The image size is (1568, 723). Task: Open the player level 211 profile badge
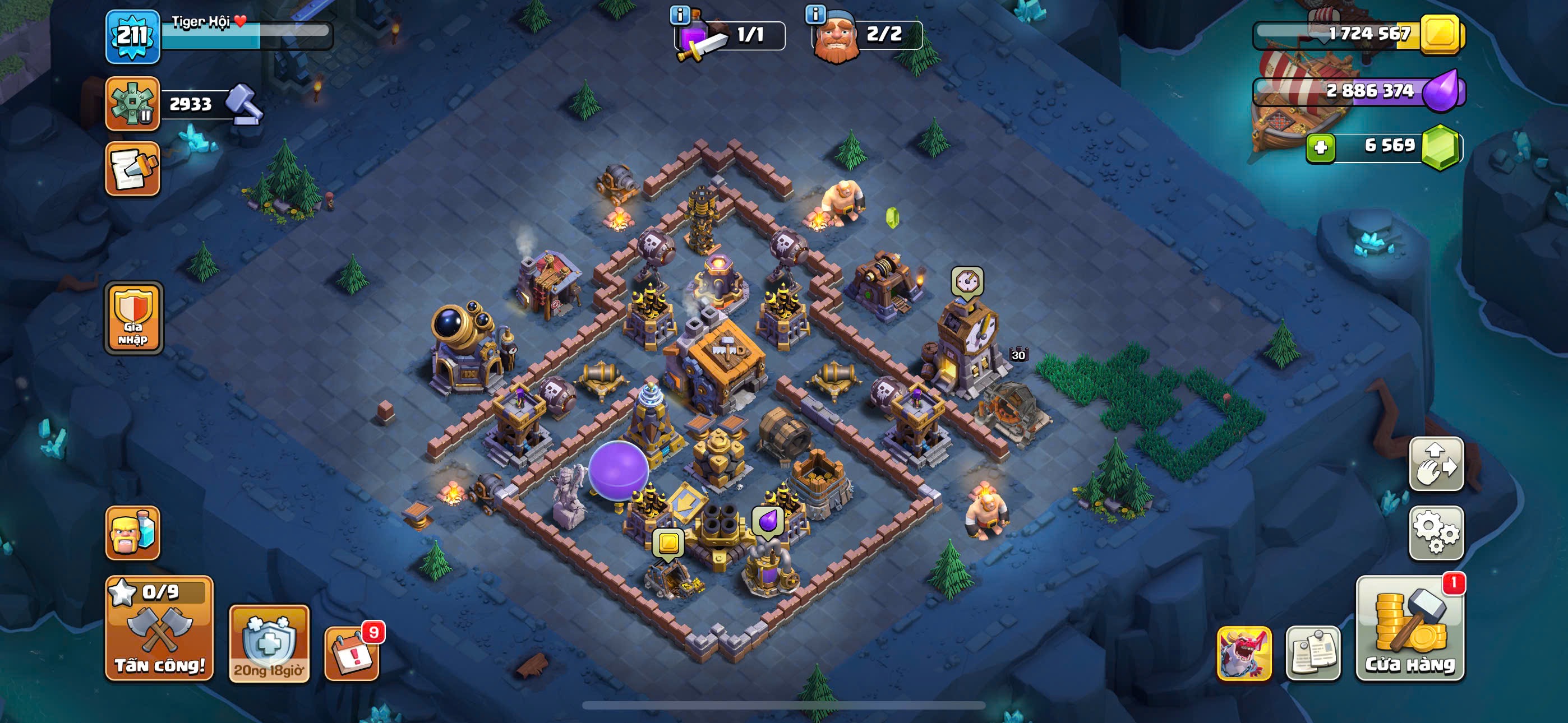point(133,36)
